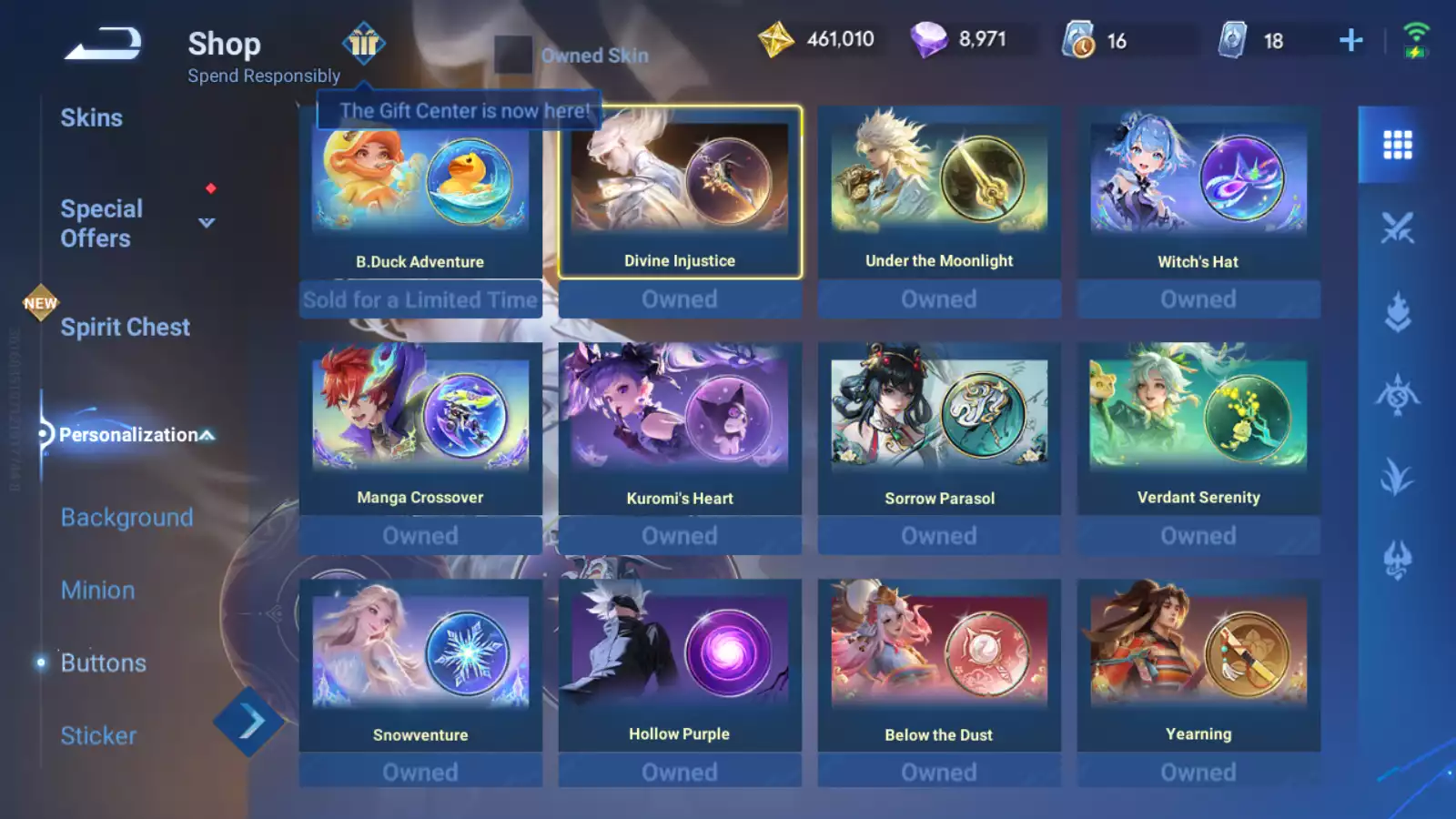Open the Gift Center icon
This screenshot has width=1456, height=819.
tap(363, 44)
